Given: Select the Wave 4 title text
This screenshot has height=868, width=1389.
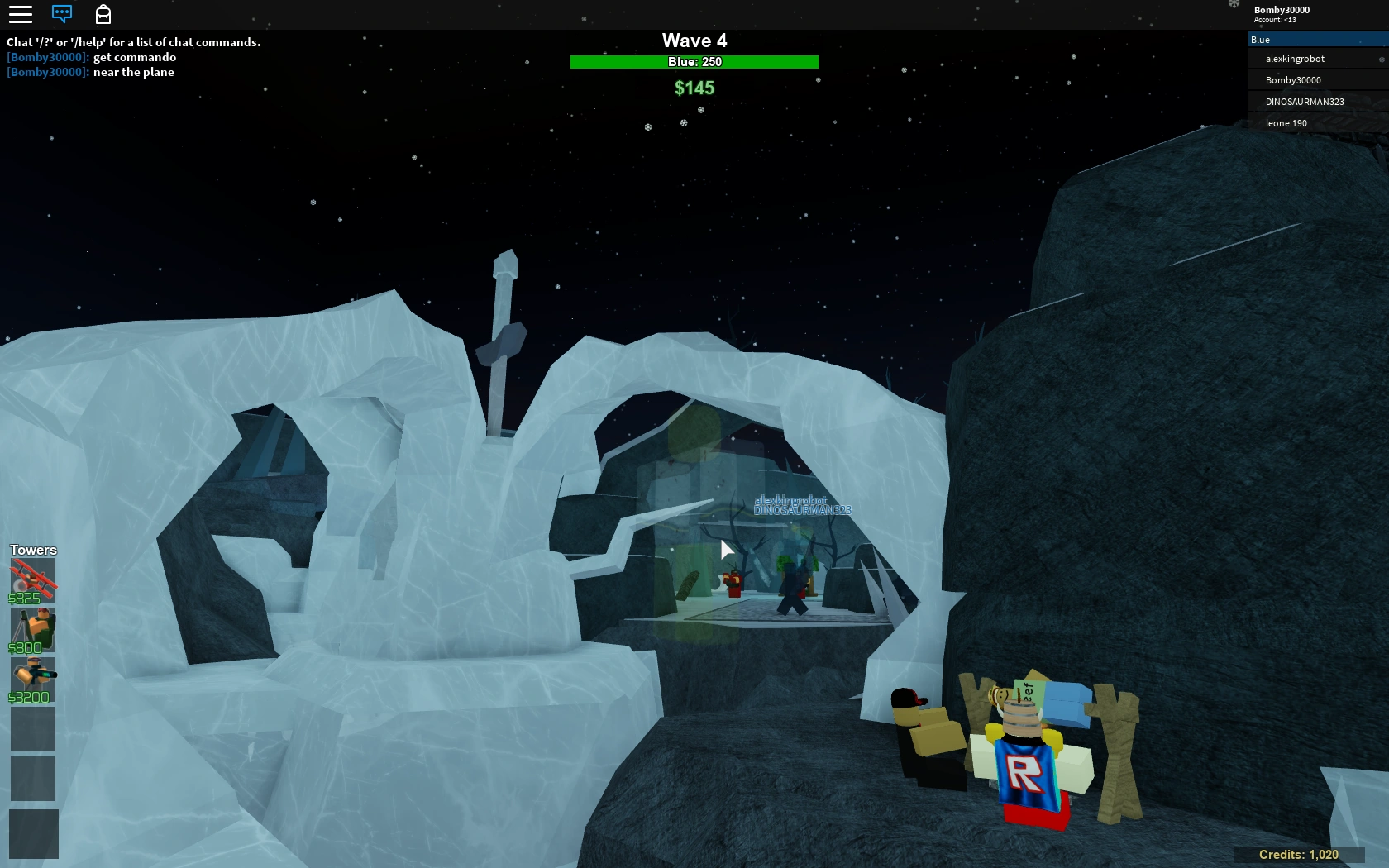Looking at the screenshot, I should point(694,40).
